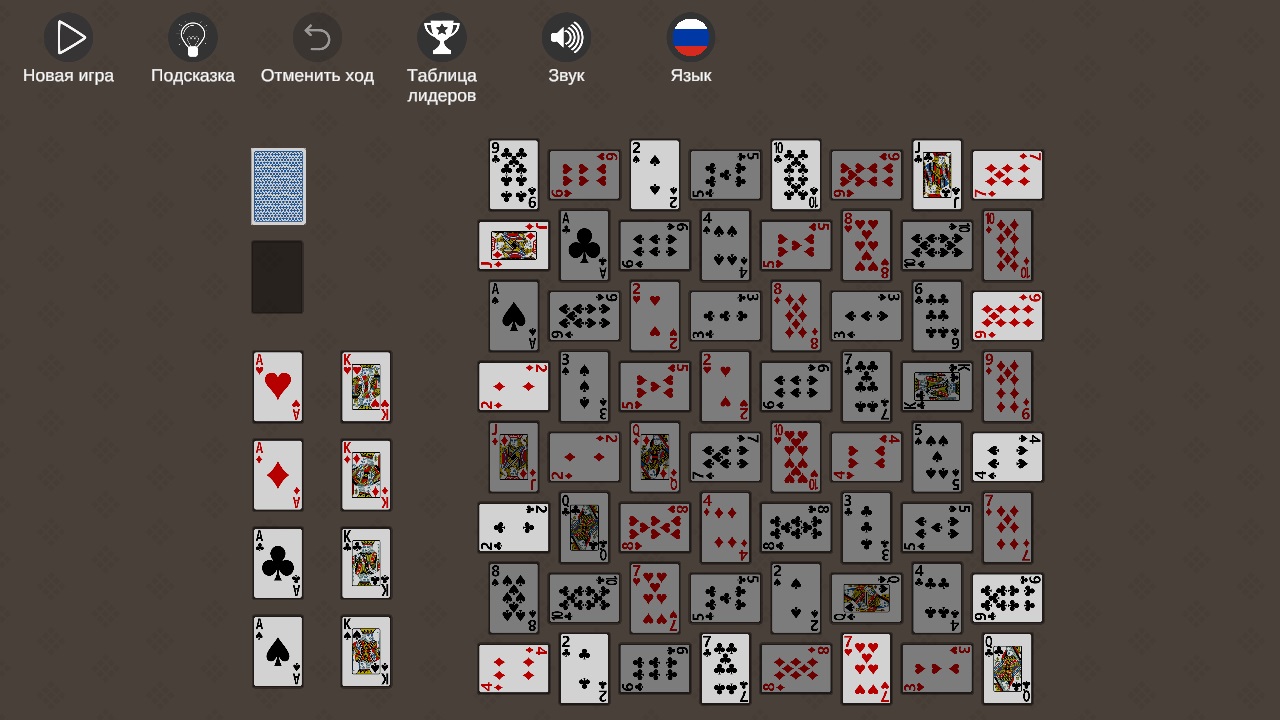Viewport: 1280px width, 720px height.
Task: Click the Queen of clubs card
Action: (584, 527)
